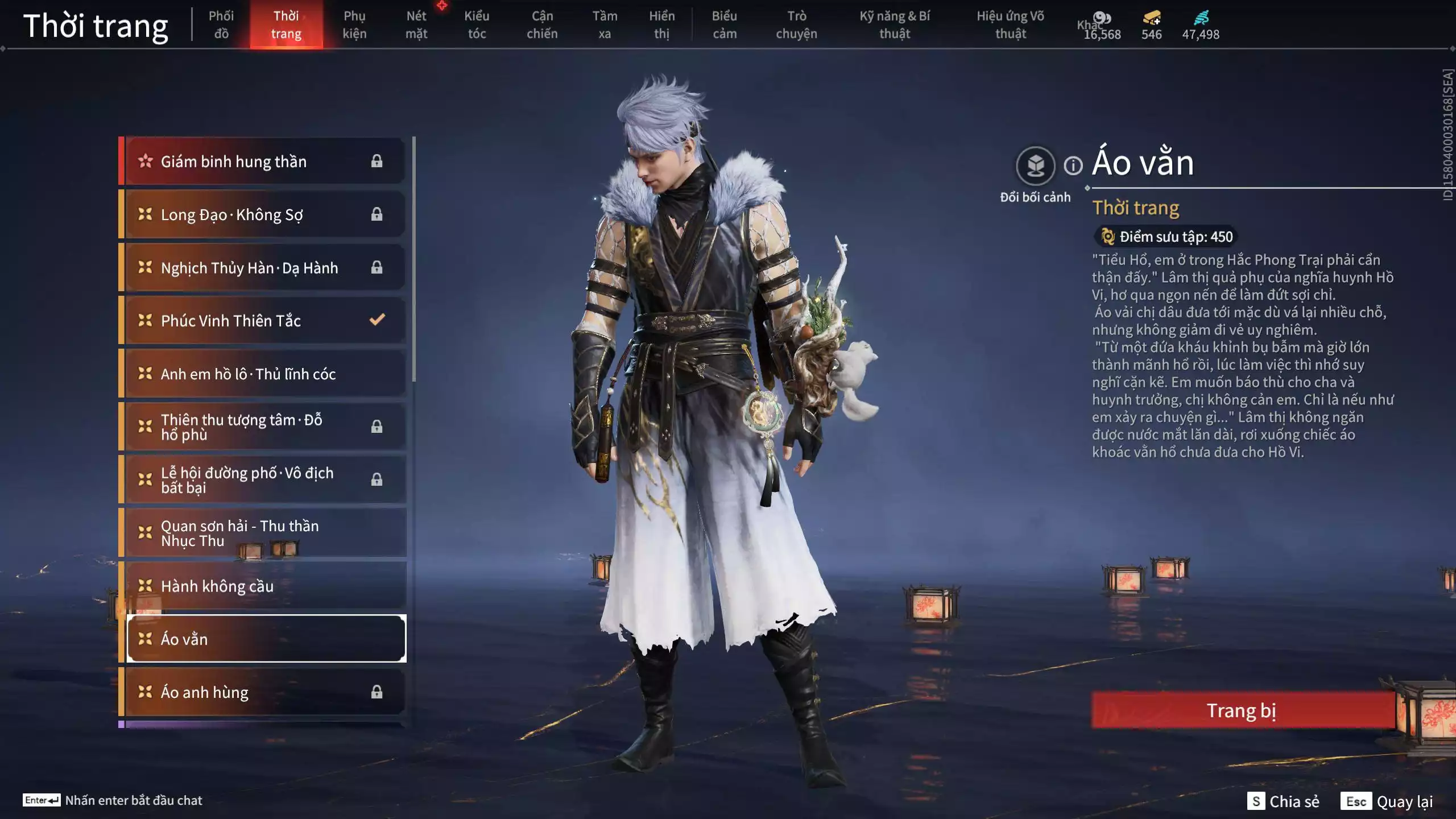Select "Anh em hồ lô · Thủ lĩnh cóc" outfit

[248, 374]
